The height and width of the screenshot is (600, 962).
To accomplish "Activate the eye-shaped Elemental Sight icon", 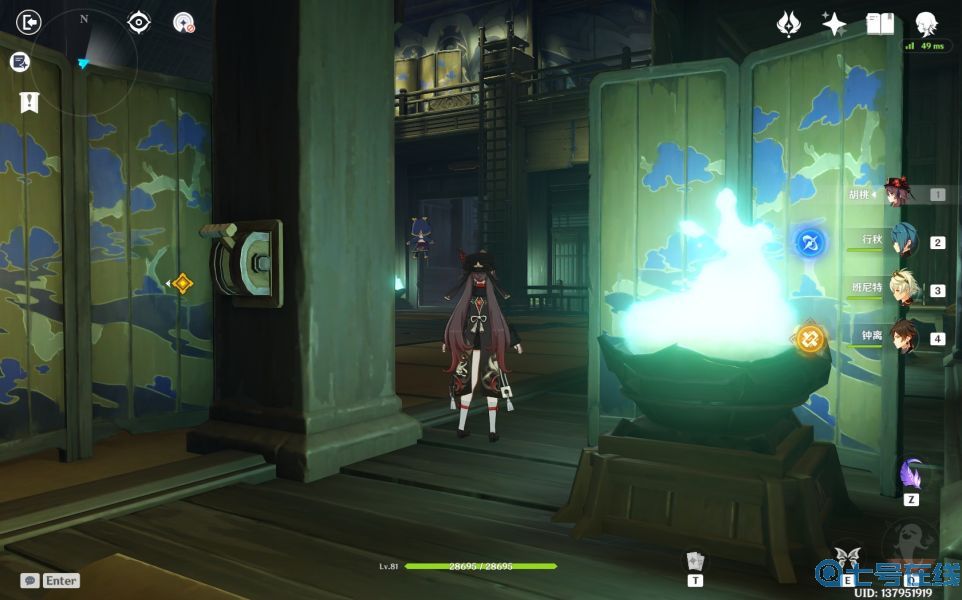I will tap(139, 22).
